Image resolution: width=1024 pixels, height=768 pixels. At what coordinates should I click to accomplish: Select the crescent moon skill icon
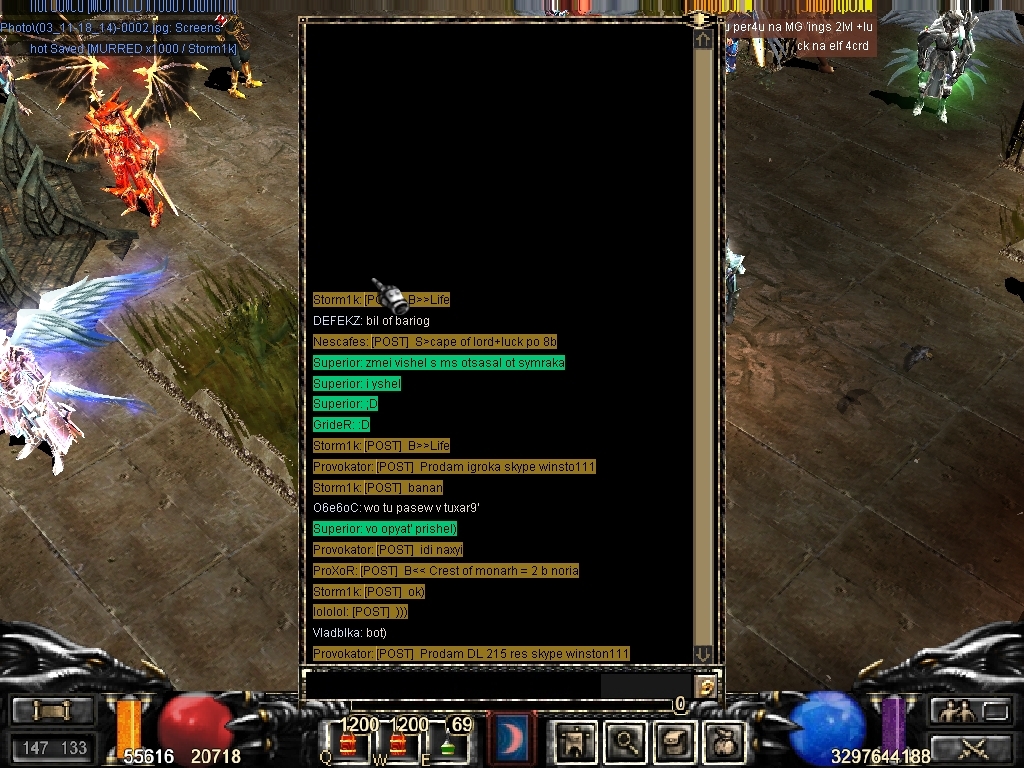tap(512, 740)
